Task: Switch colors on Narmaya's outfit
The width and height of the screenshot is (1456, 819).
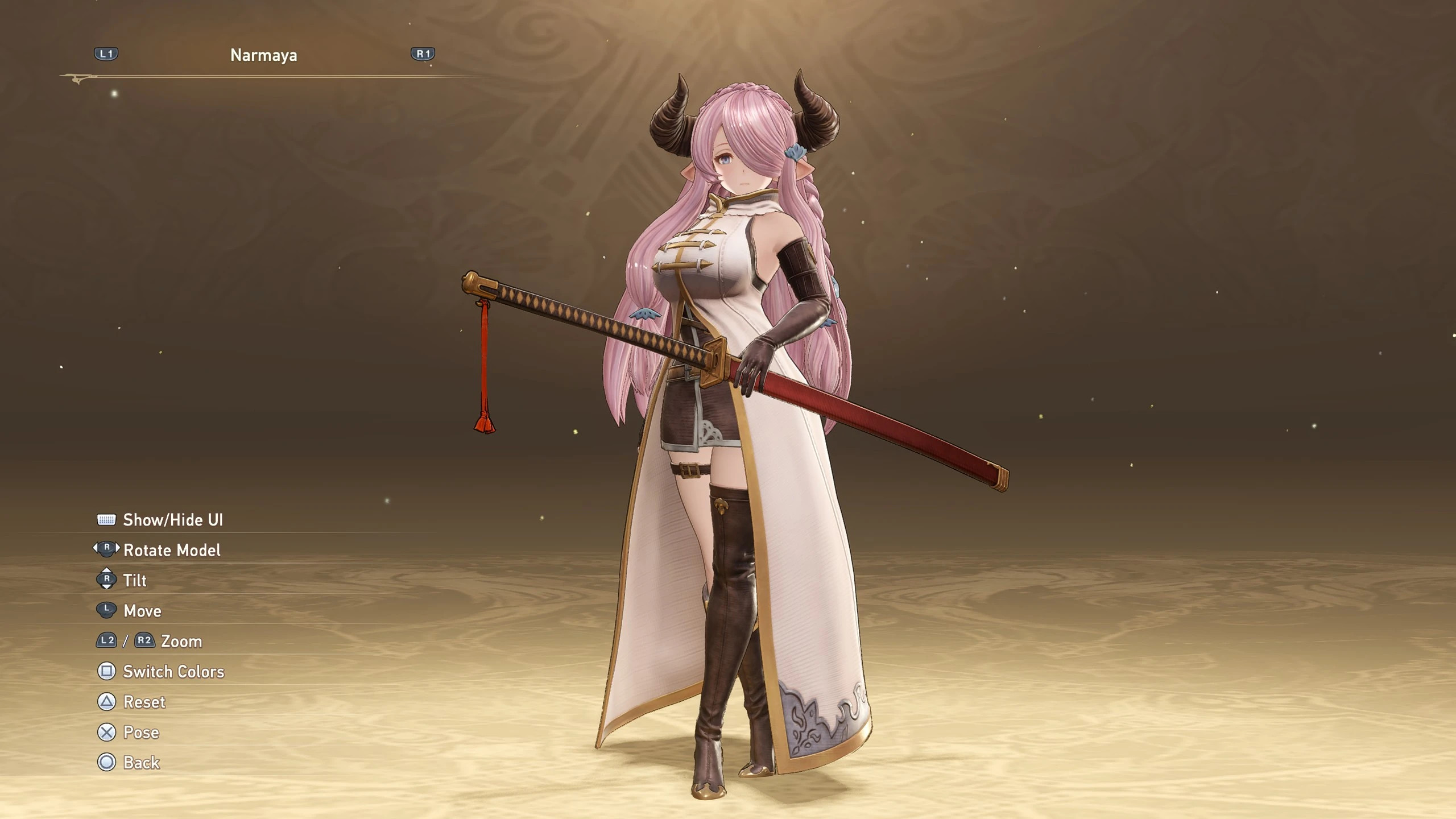Action: coord(173,672)
